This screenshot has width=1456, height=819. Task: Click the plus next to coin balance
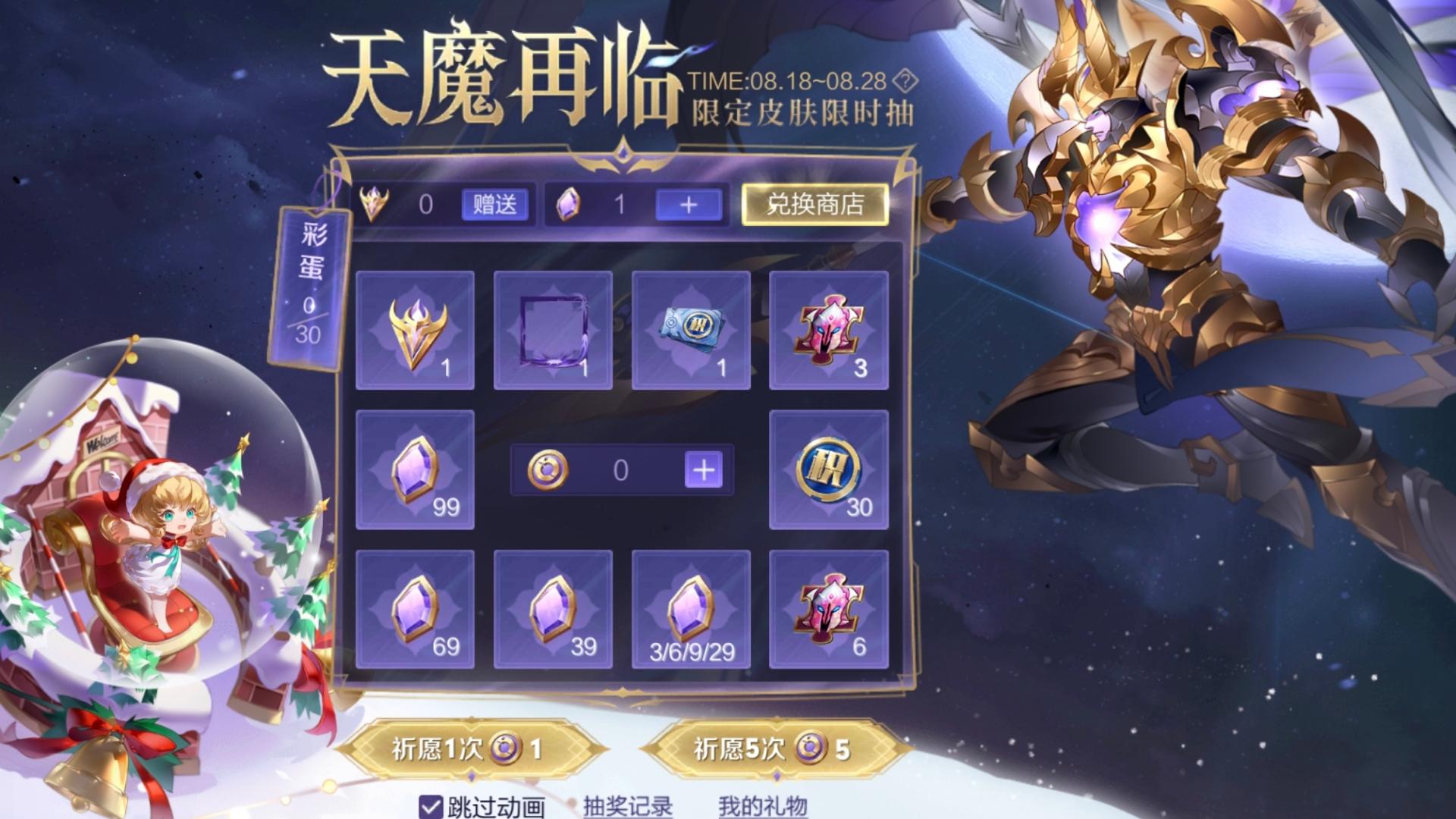[705, 469]
